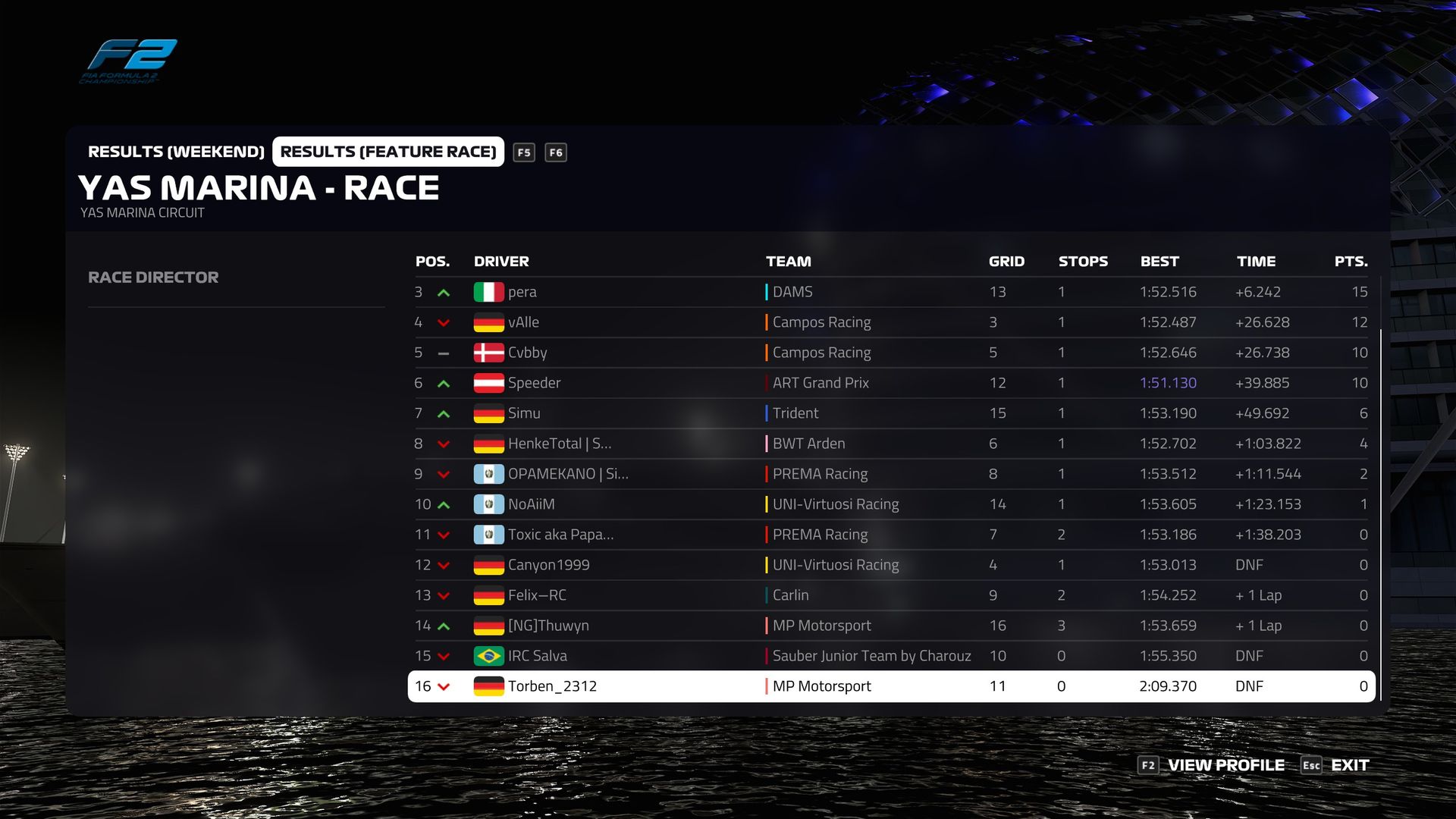Select the Results (Feature Race) tab
The height and width of the screenshot is (819, 1456).
[388, 152]
